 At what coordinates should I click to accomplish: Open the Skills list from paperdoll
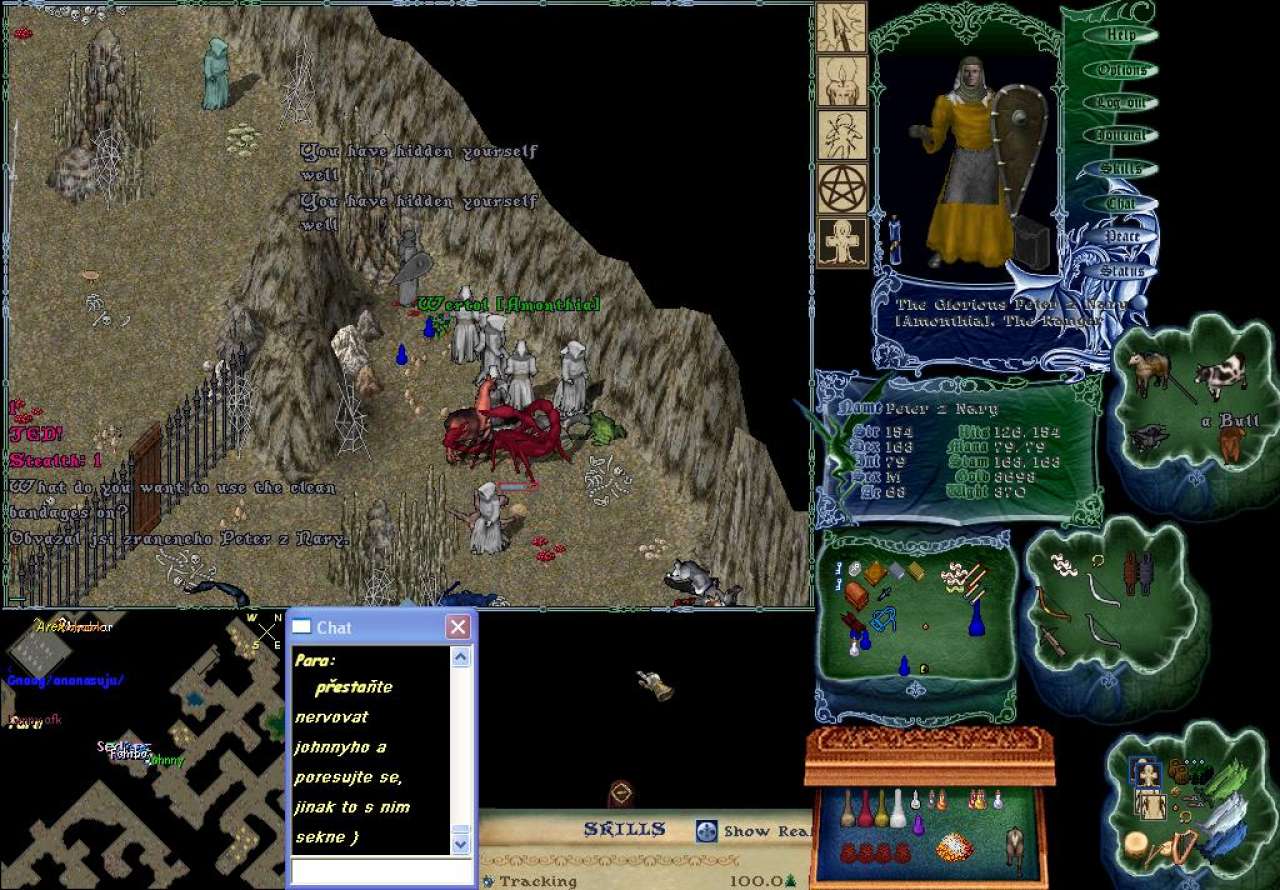1121,169
